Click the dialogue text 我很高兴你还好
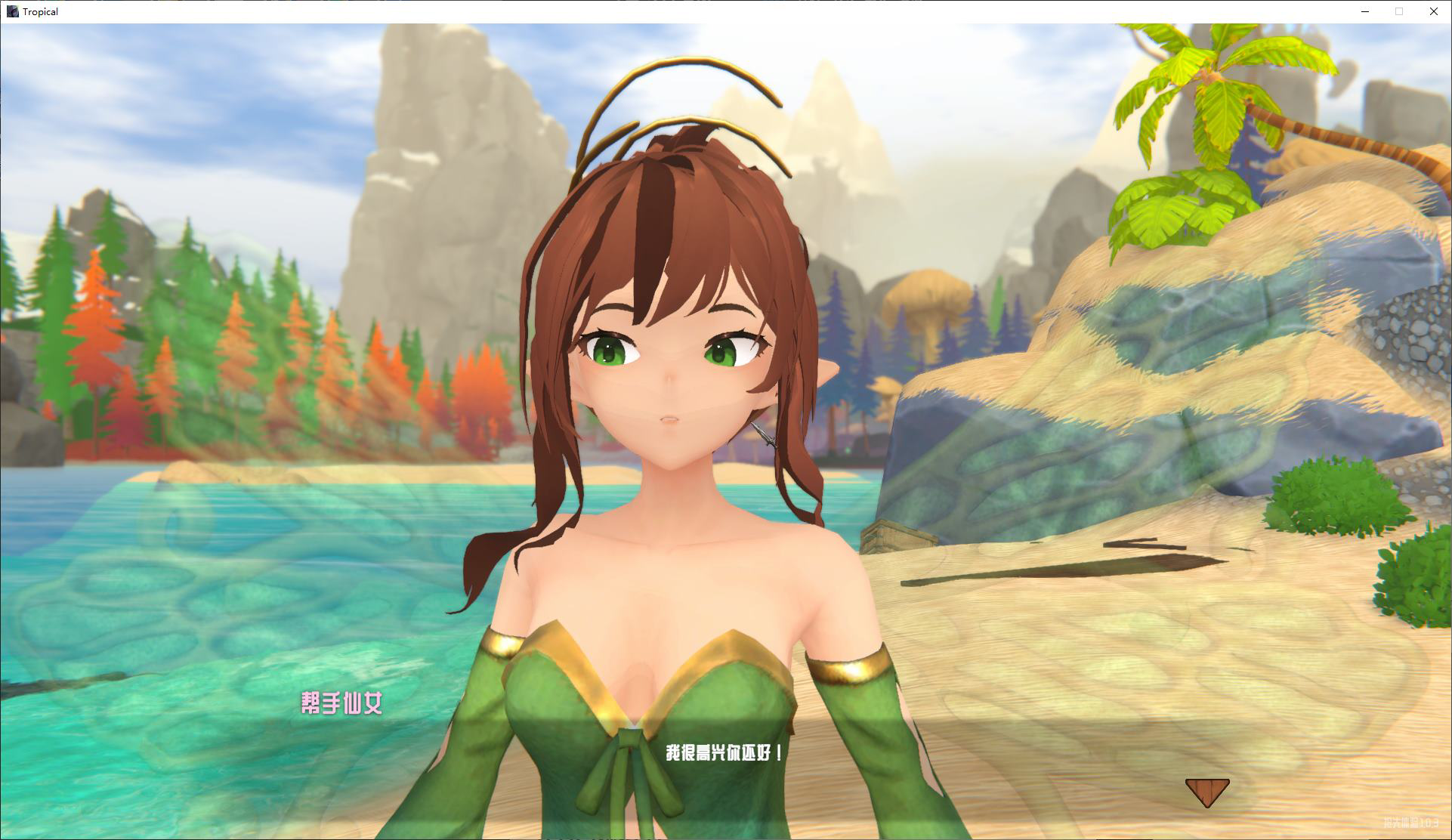The image size is (1452, 840). click(725, 752)
